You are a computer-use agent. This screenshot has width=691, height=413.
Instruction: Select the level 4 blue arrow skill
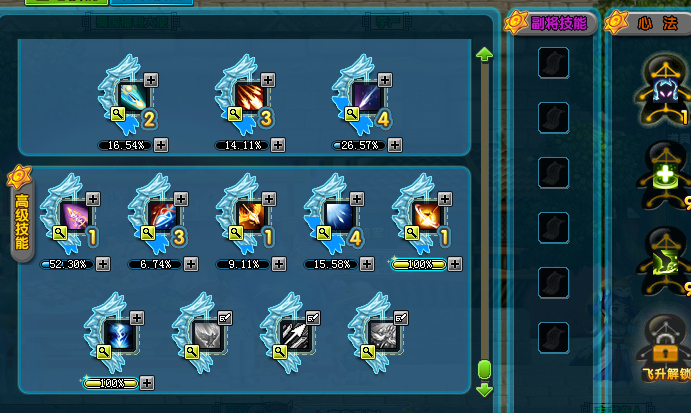336,215
